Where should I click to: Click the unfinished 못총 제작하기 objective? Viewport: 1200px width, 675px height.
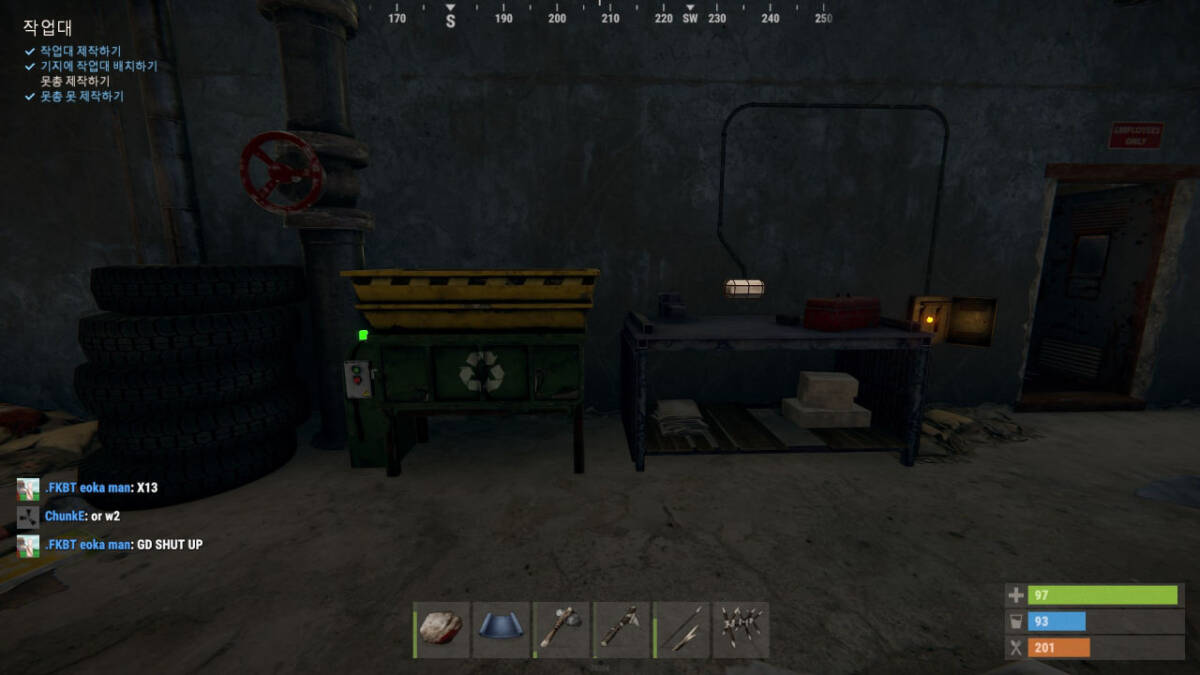75,81
